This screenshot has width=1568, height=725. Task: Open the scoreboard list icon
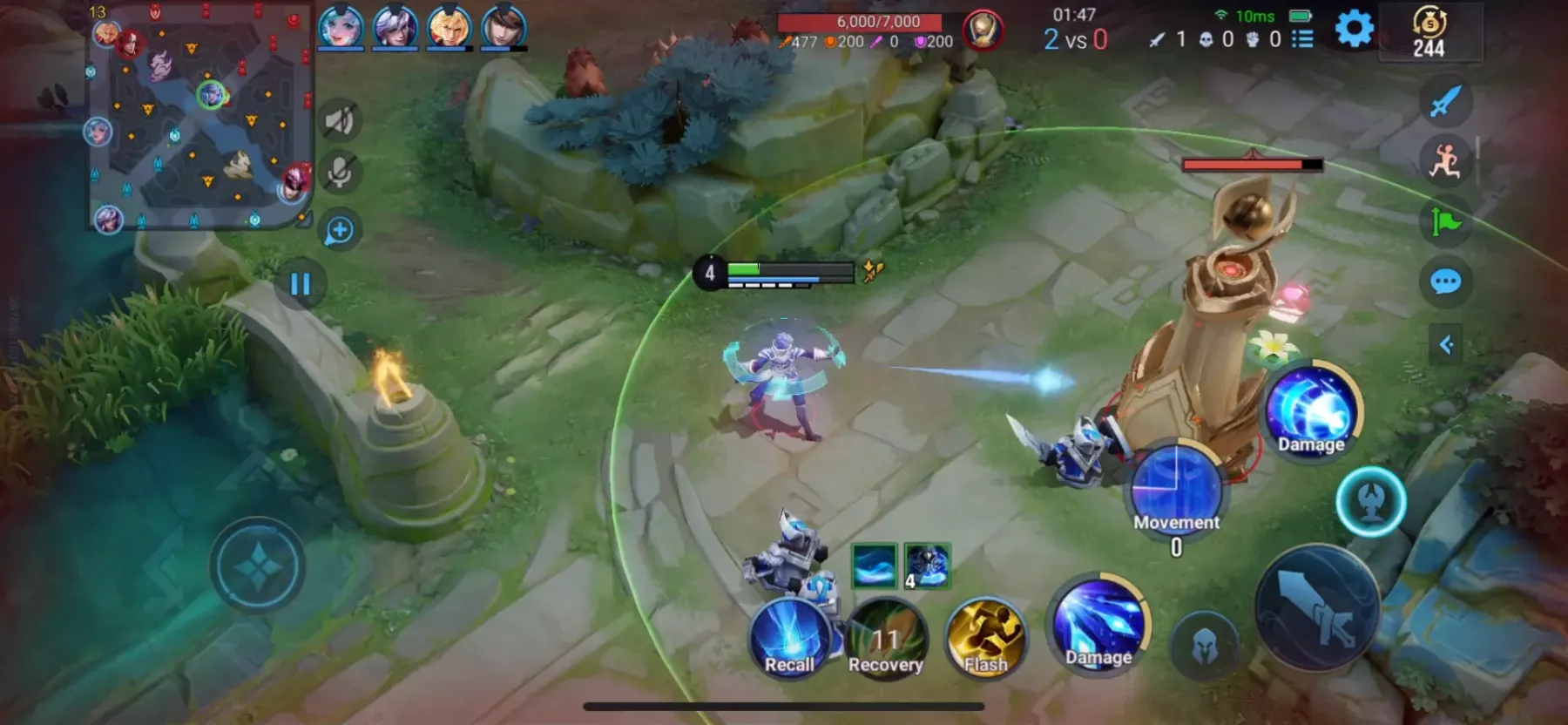[x=1302, y=39]
